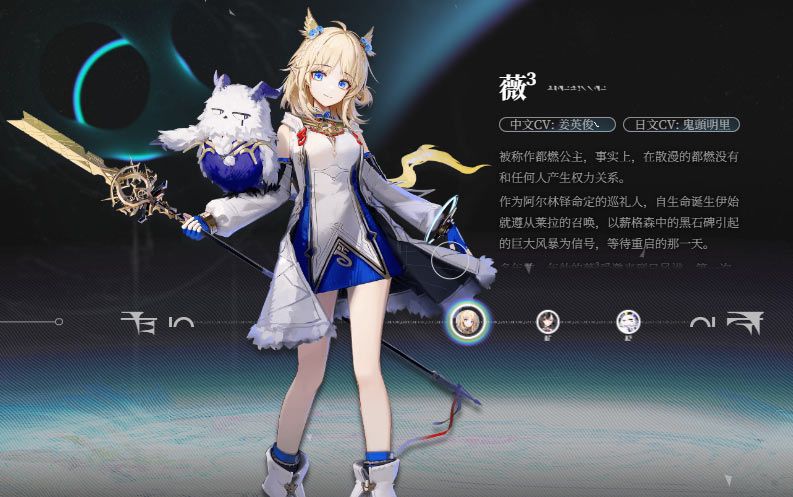Play the Chinese CV voice sample
Image resolution: width=793 pixels, height=497 pixels.
(556, 125)
